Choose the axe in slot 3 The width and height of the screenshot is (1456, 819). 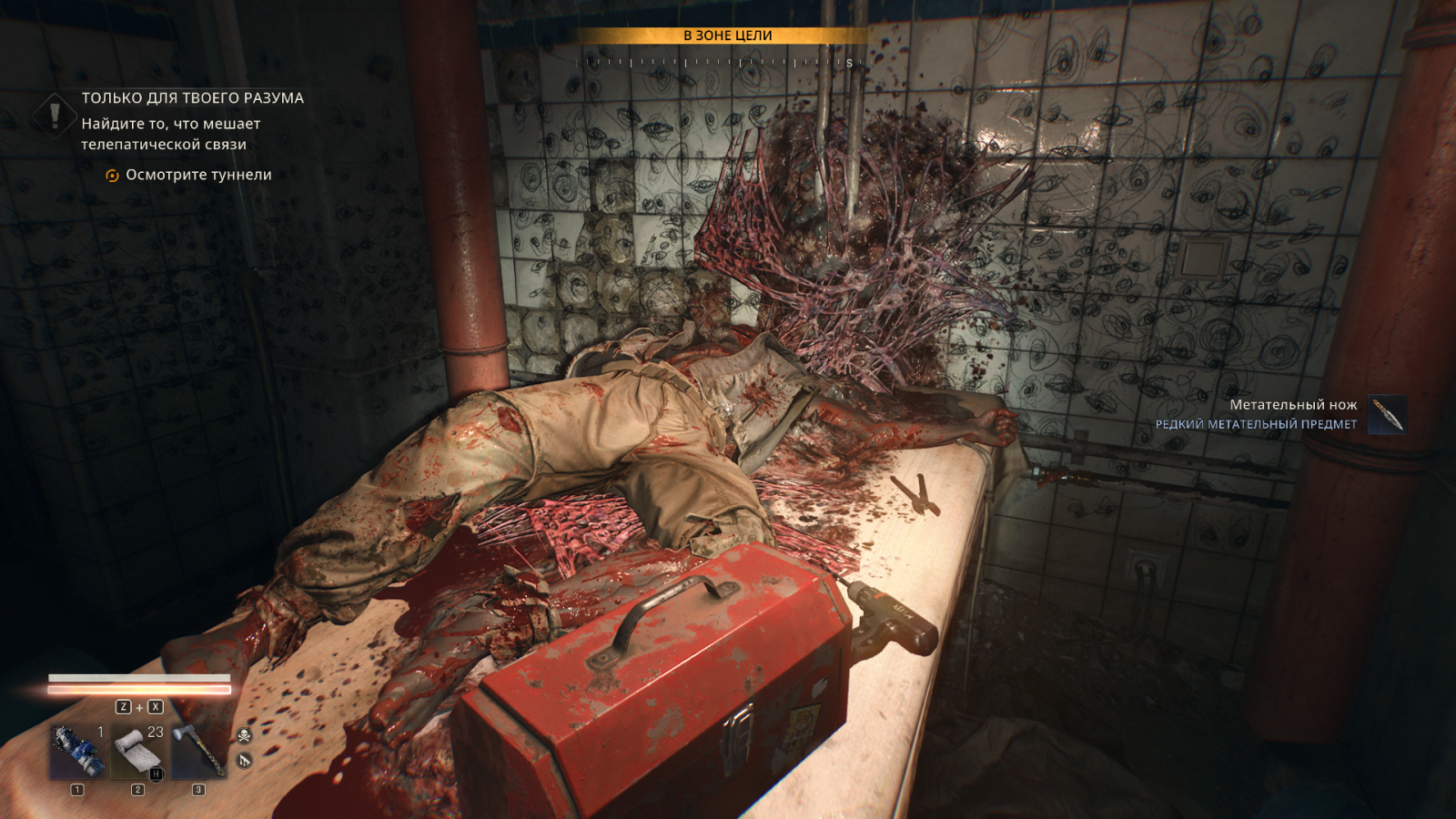[x=199, y=752]
